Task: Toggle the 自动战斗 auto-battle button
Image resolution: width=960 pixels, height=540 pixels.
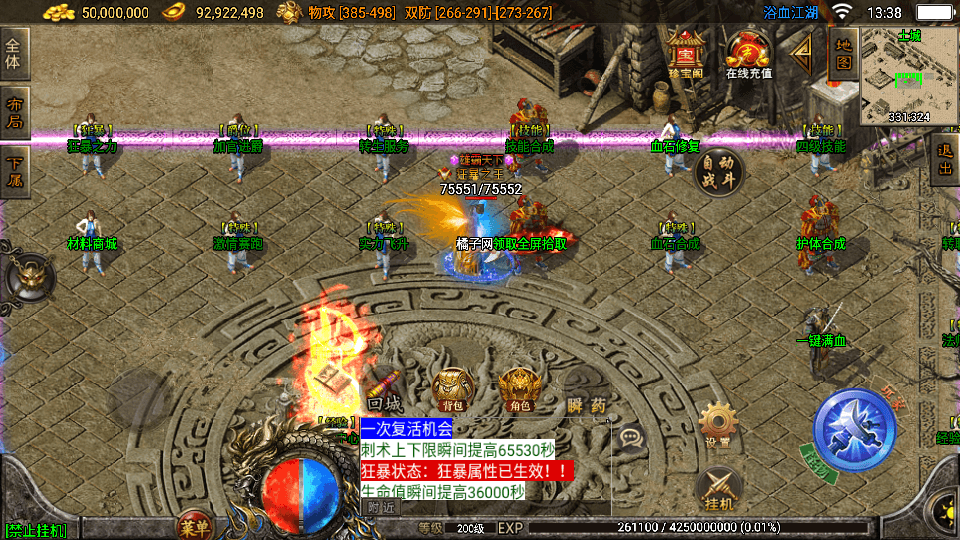Action: [x=719, y=171]
